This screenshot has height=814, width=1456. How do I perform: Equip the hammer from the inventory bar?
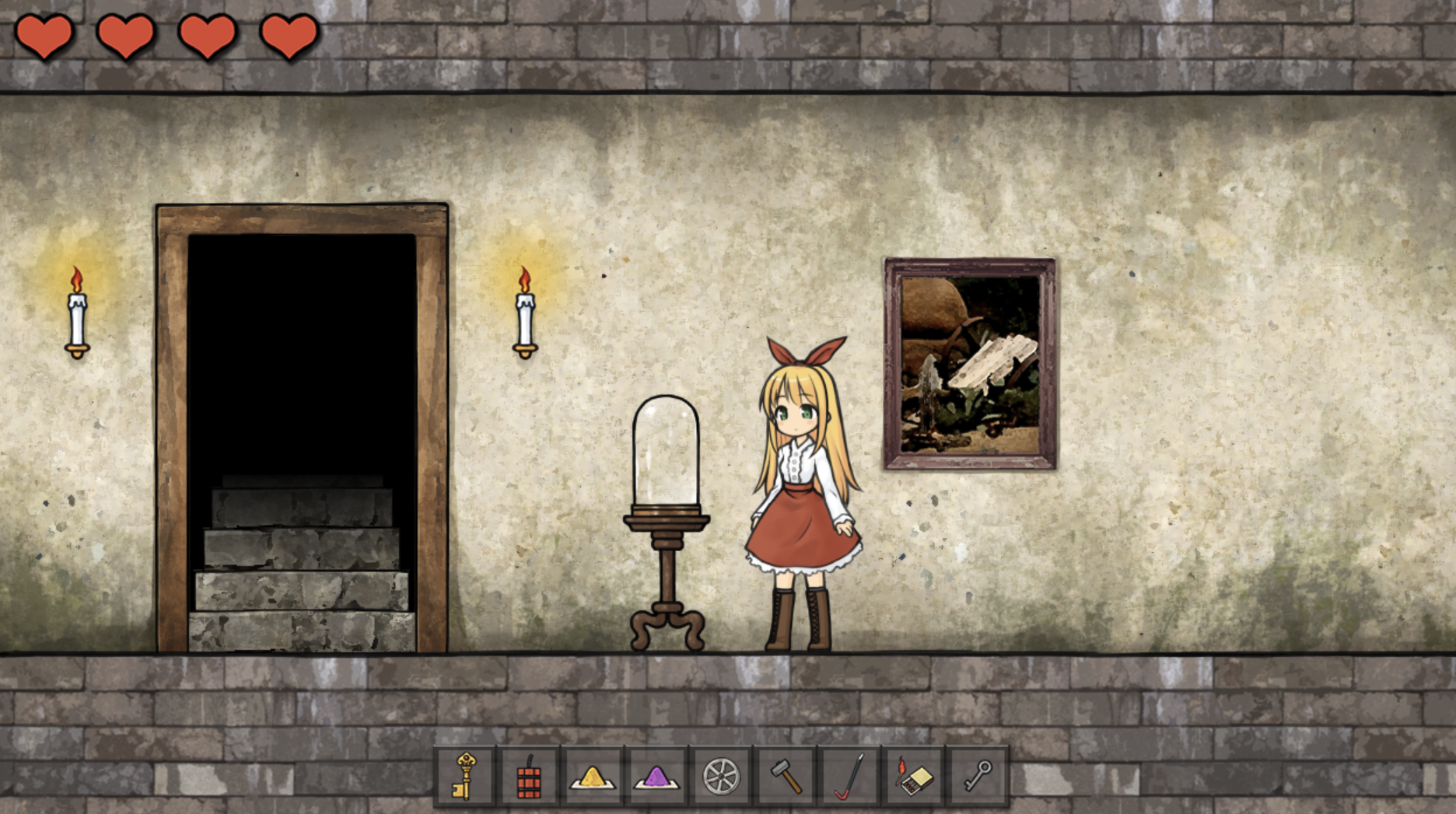pyautogui.click(x=786, y=776)
